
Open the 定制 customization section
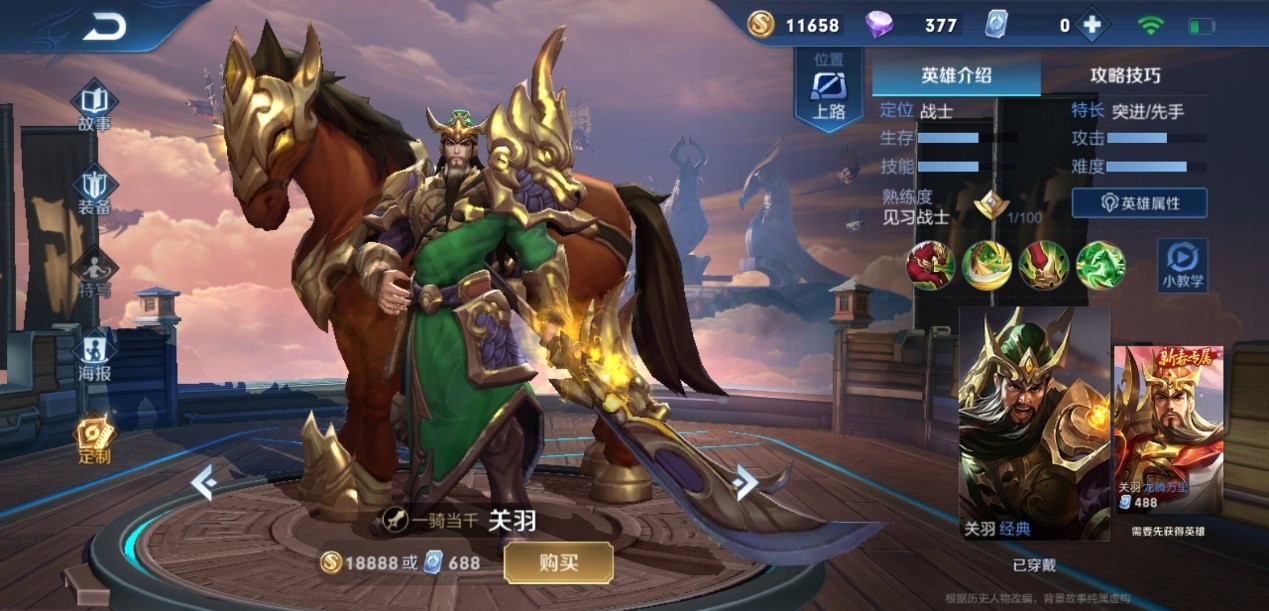[95, 440]
